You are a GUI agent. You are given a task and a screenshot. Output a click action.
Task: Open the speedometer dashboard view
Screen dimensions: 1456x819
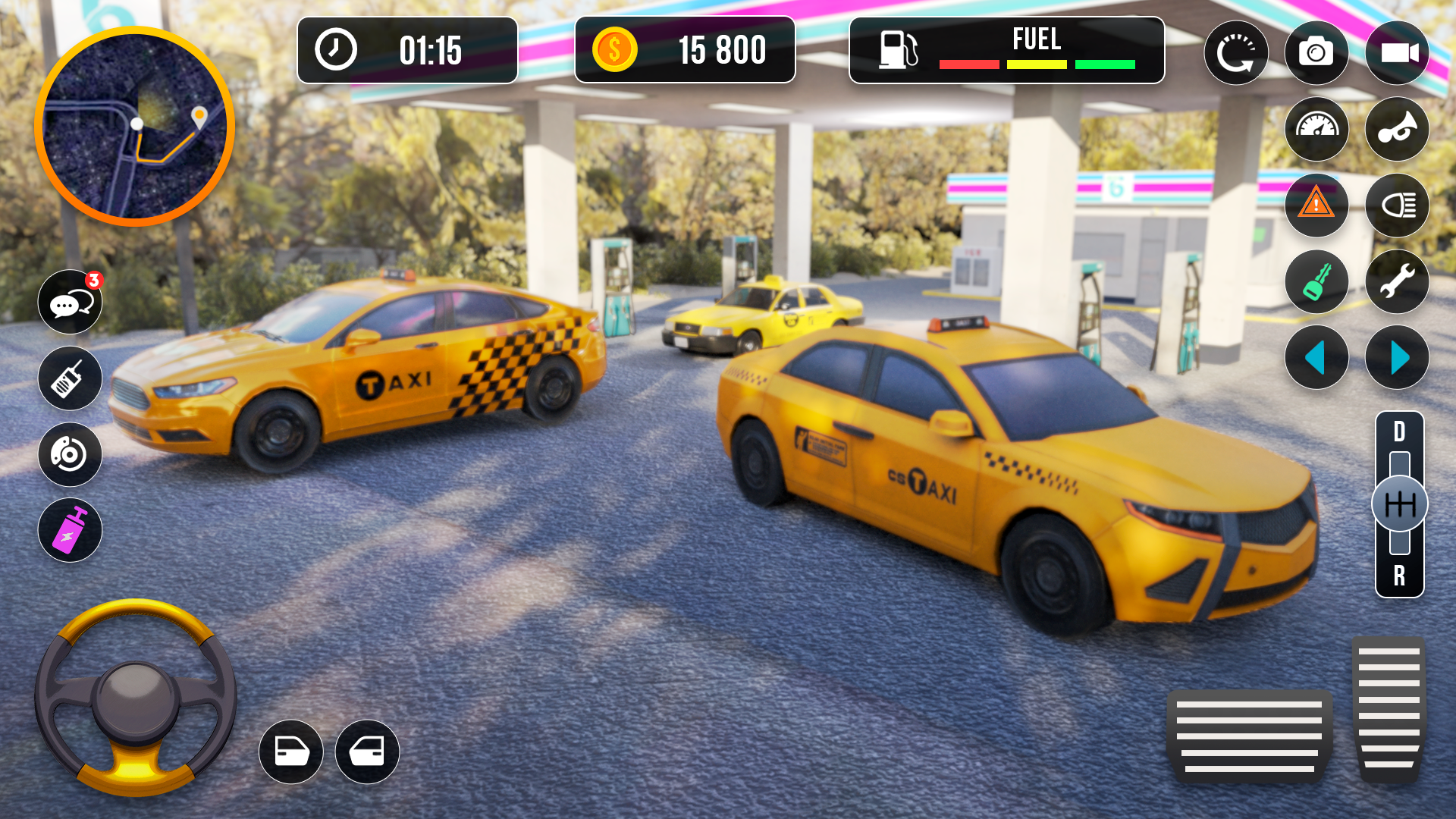tap(1317, 130)
